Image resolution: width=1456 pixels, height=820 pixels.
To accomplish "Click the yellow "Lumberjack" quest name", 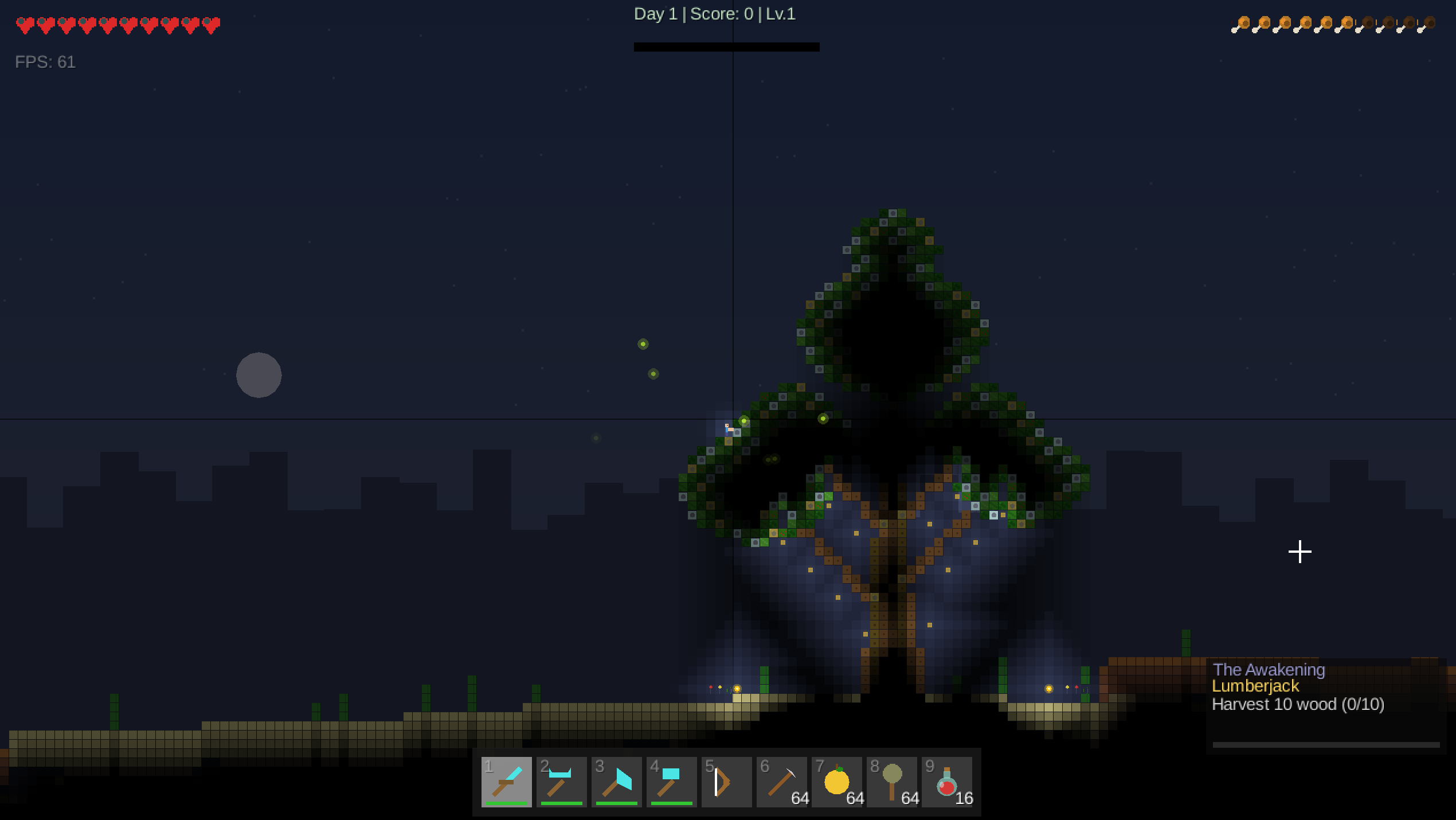I will [1255, 687].
